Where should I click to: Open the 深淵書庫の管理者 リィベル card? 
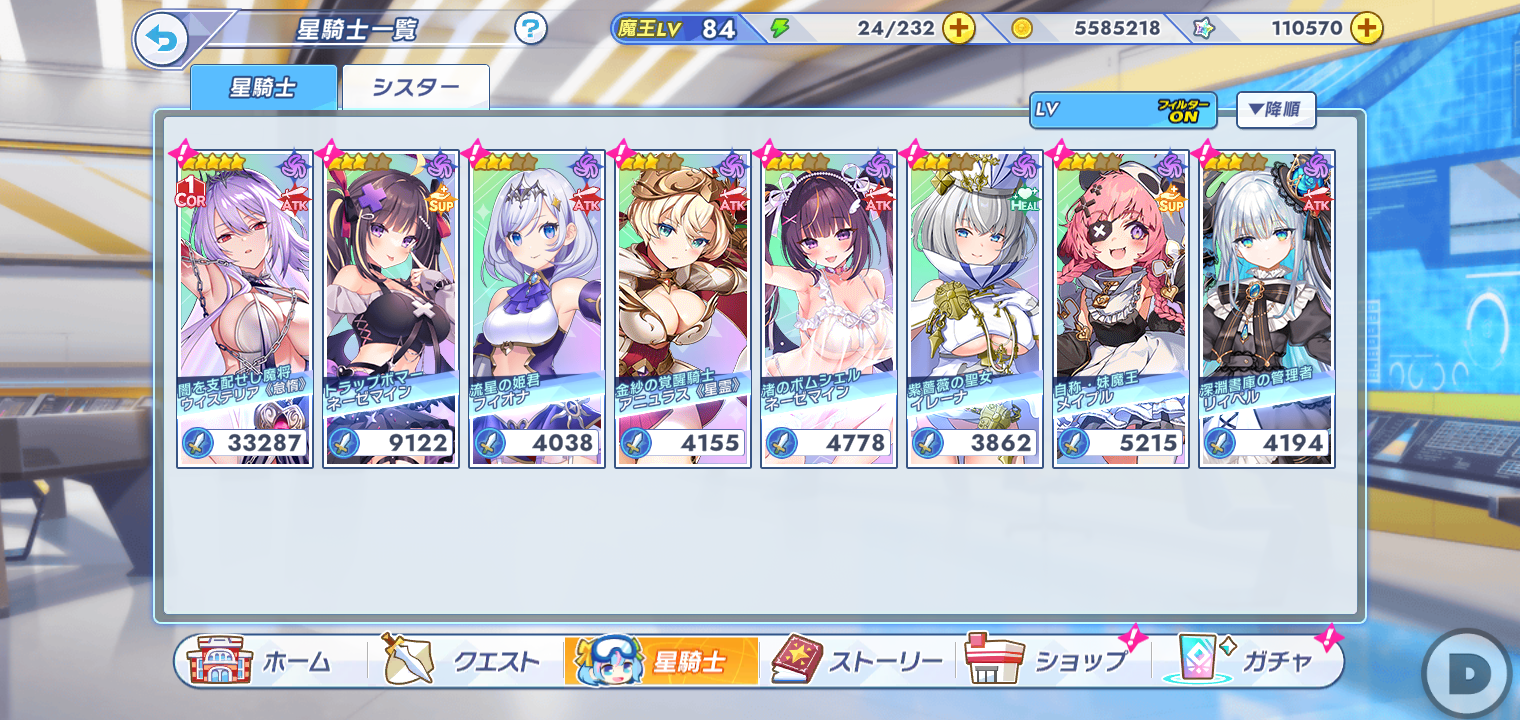click(1267, 309)
